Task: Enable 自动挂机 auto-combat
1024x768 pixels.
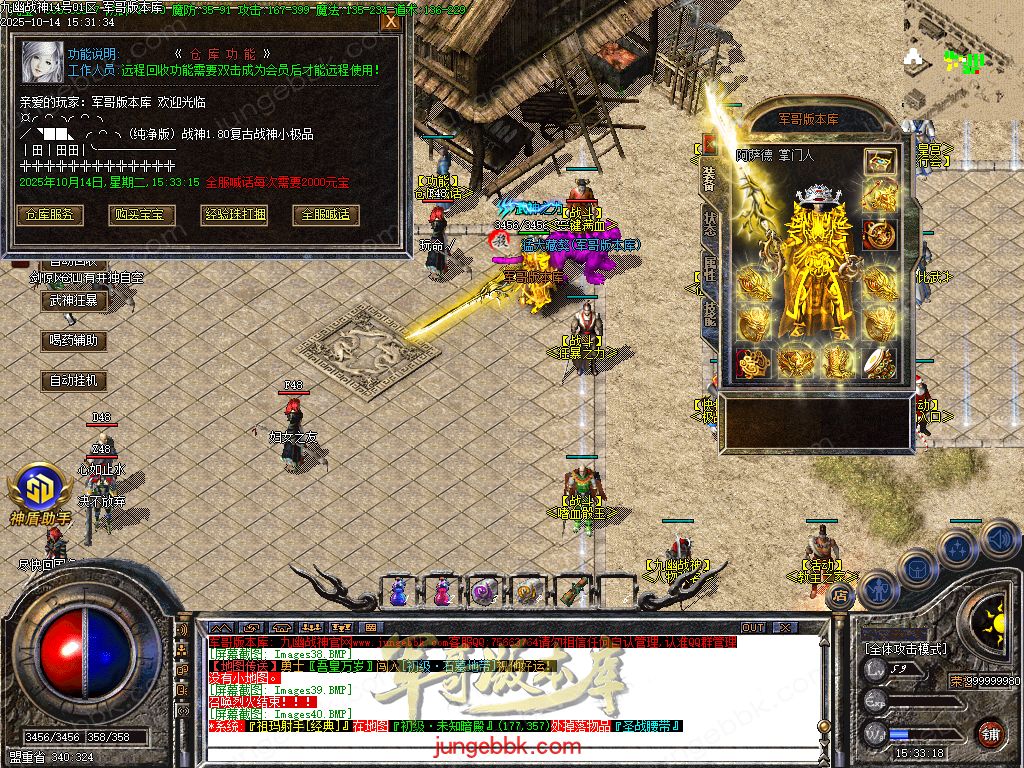Action: [x=74, y=381]
